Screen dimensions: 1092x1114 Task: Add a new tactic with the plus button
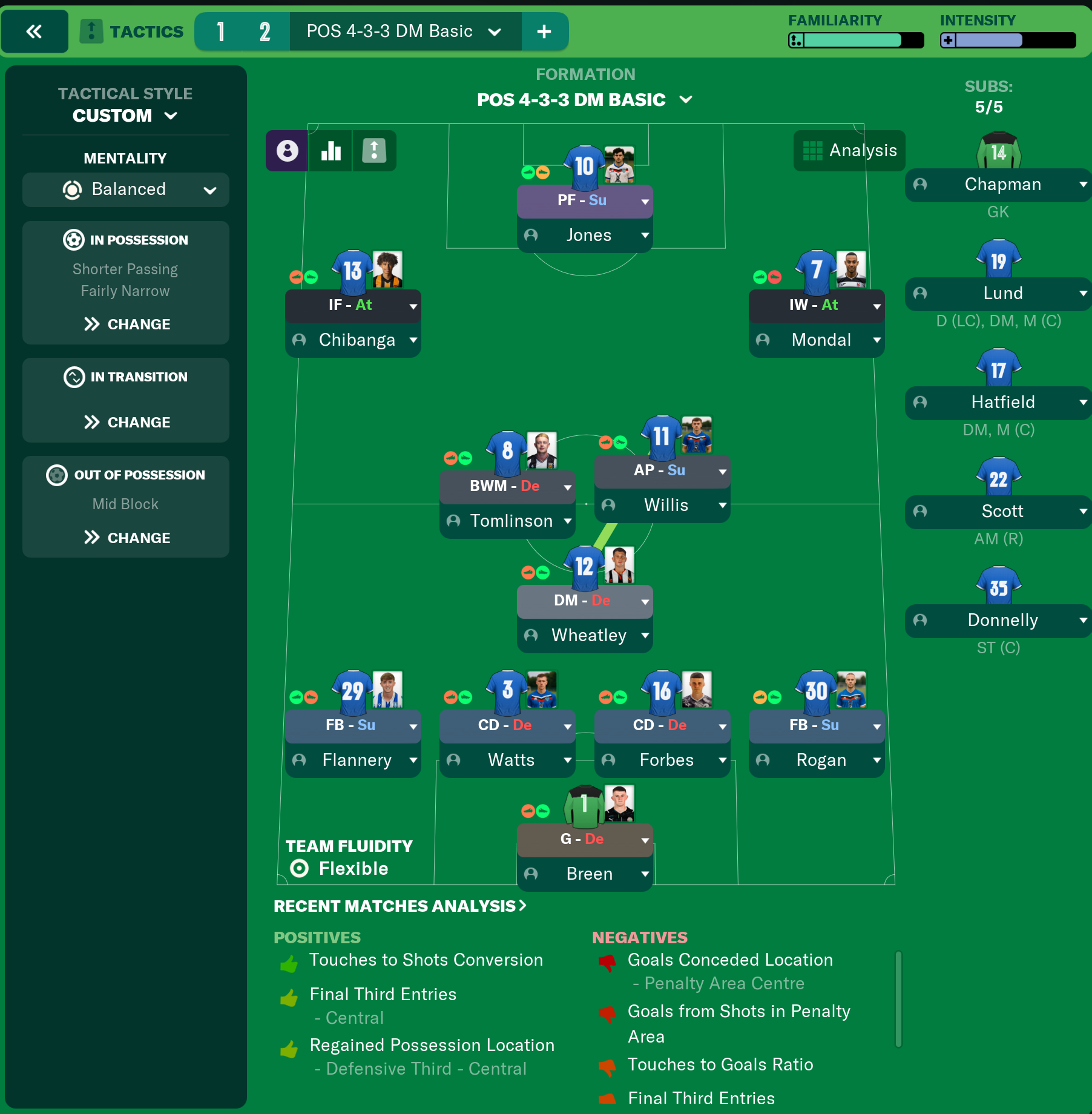pyautogui.click(x=544, y=31)
